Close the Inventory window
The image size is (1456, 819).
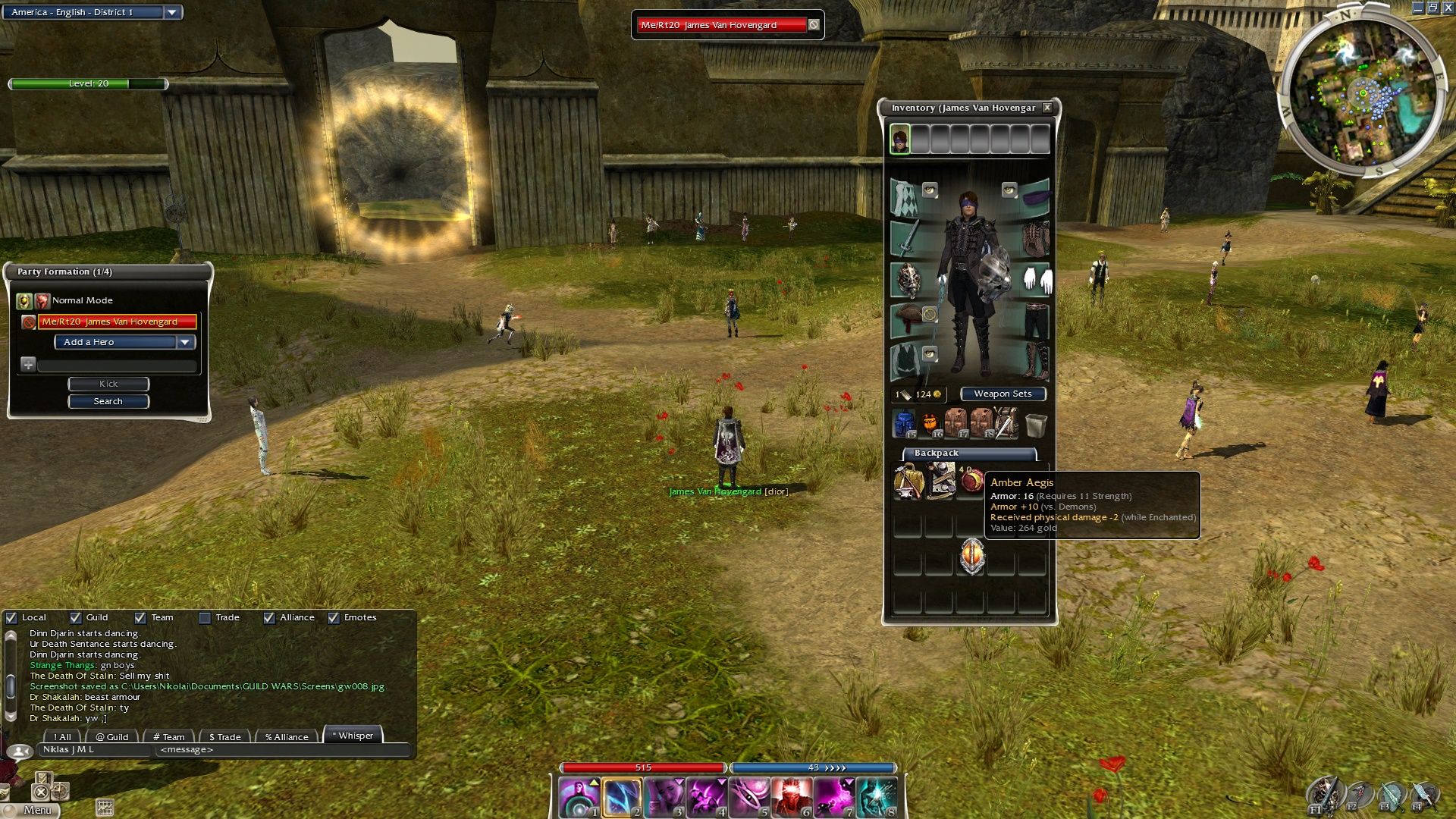pyautogui.click(x=1047, y=108)
